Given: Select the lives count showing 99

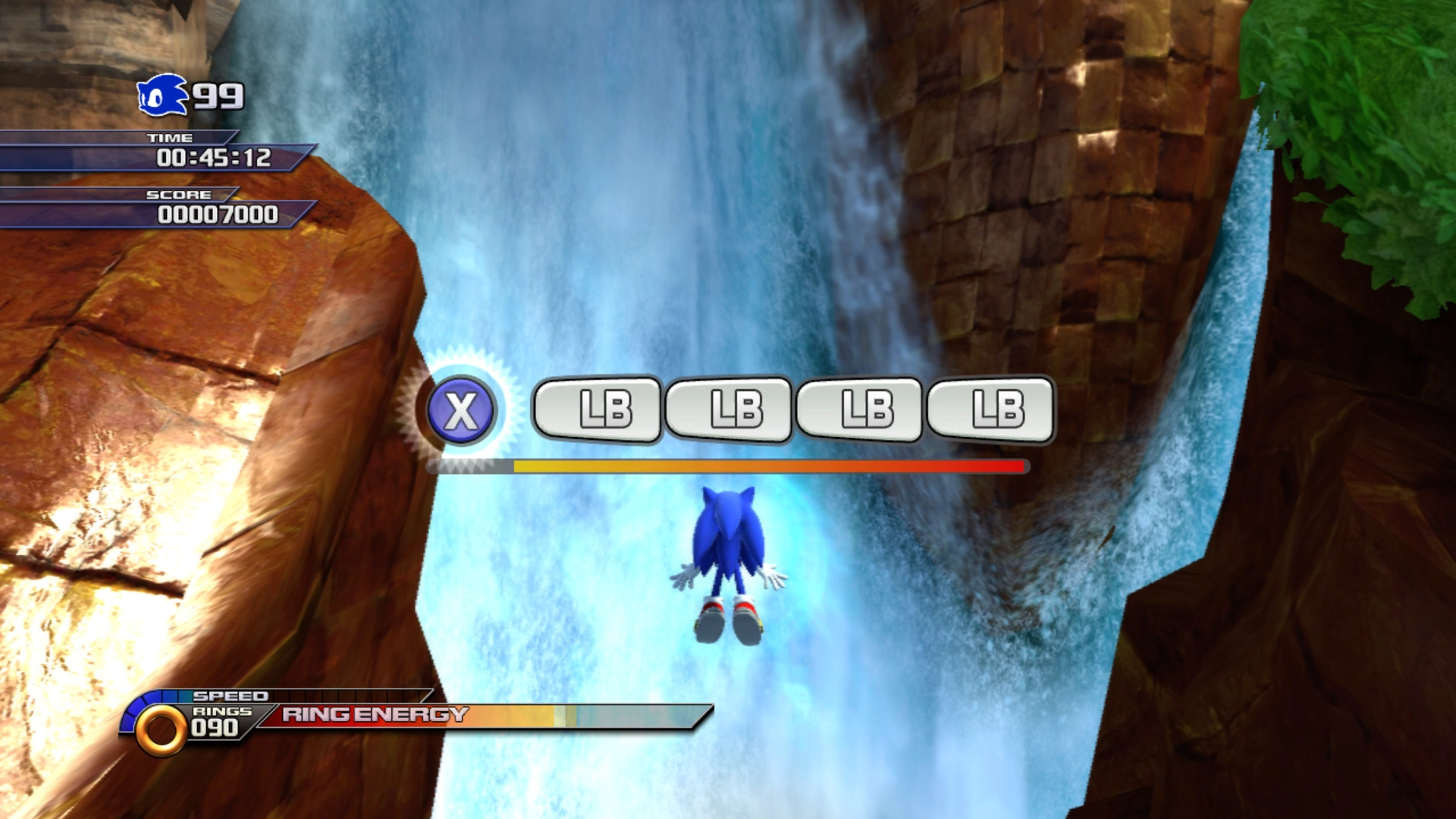Looking at the screenshot, I should coord(218,96).
